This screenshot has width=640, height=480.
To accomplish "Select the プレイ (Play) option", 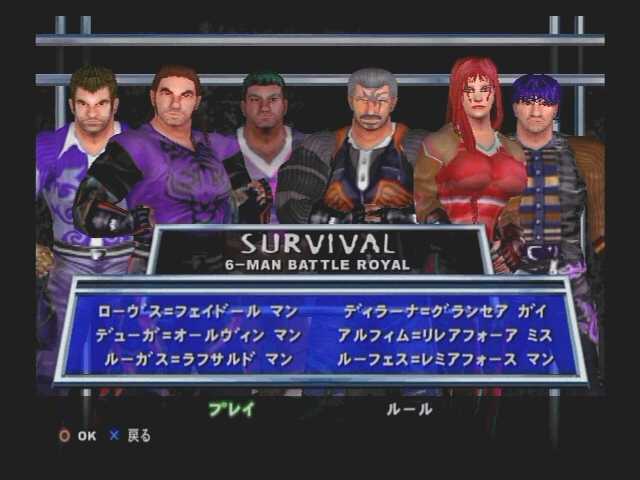I will tap(231, 408).
